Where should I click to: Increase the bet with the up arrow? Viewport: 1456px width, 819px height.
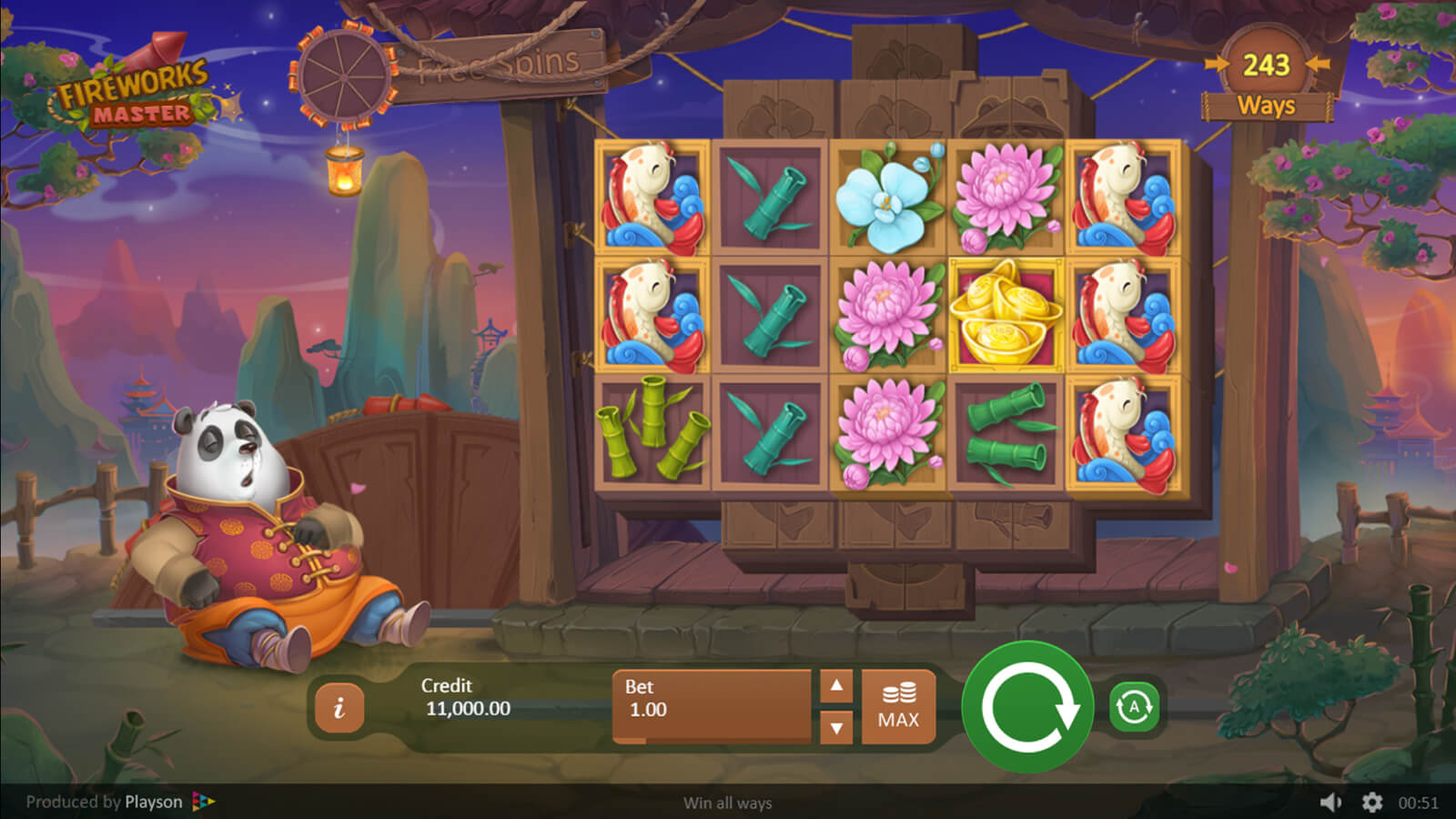[x=836, y=686]
